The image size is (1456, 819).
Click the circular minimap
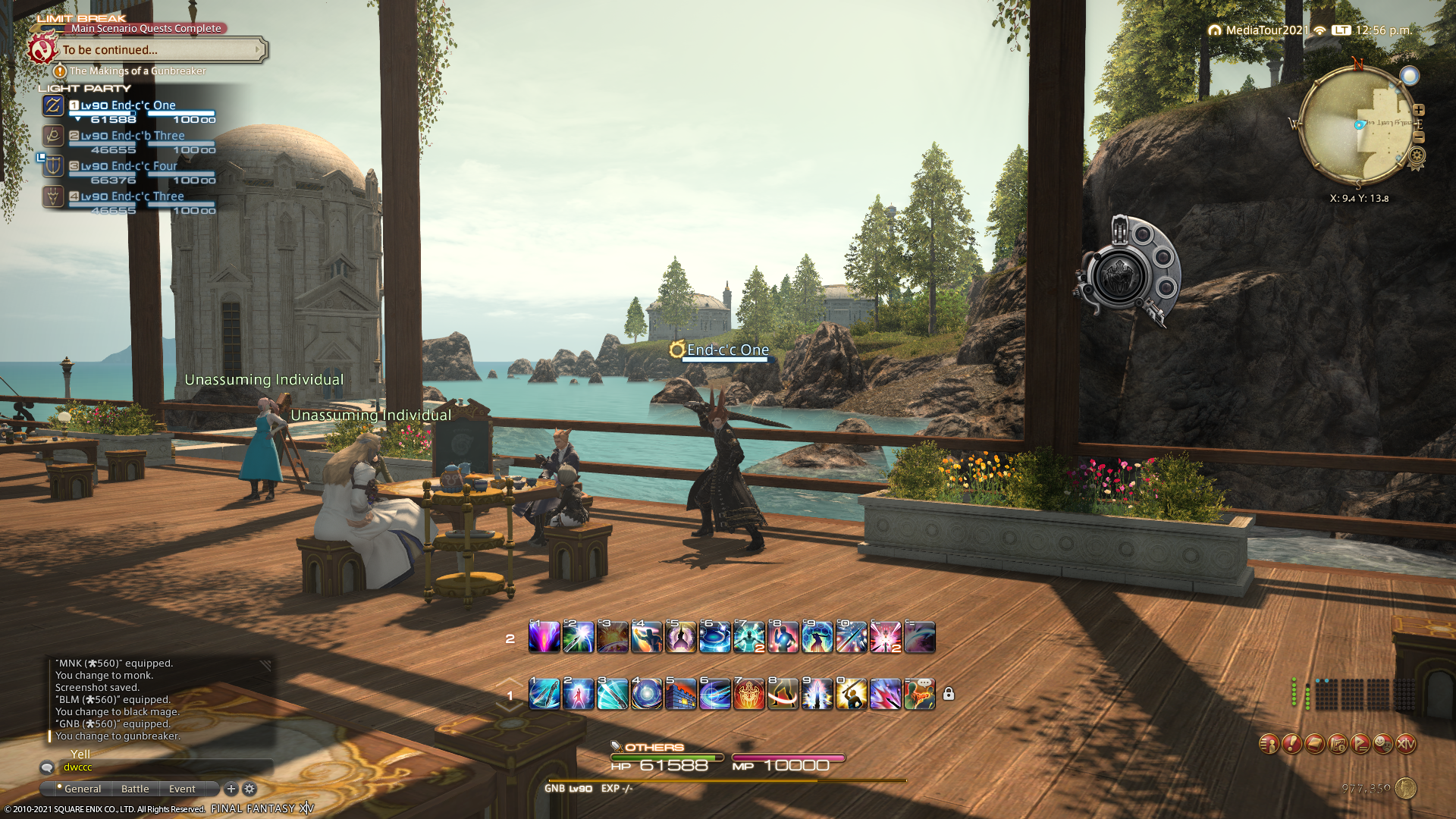click(x=1356, y=125)
